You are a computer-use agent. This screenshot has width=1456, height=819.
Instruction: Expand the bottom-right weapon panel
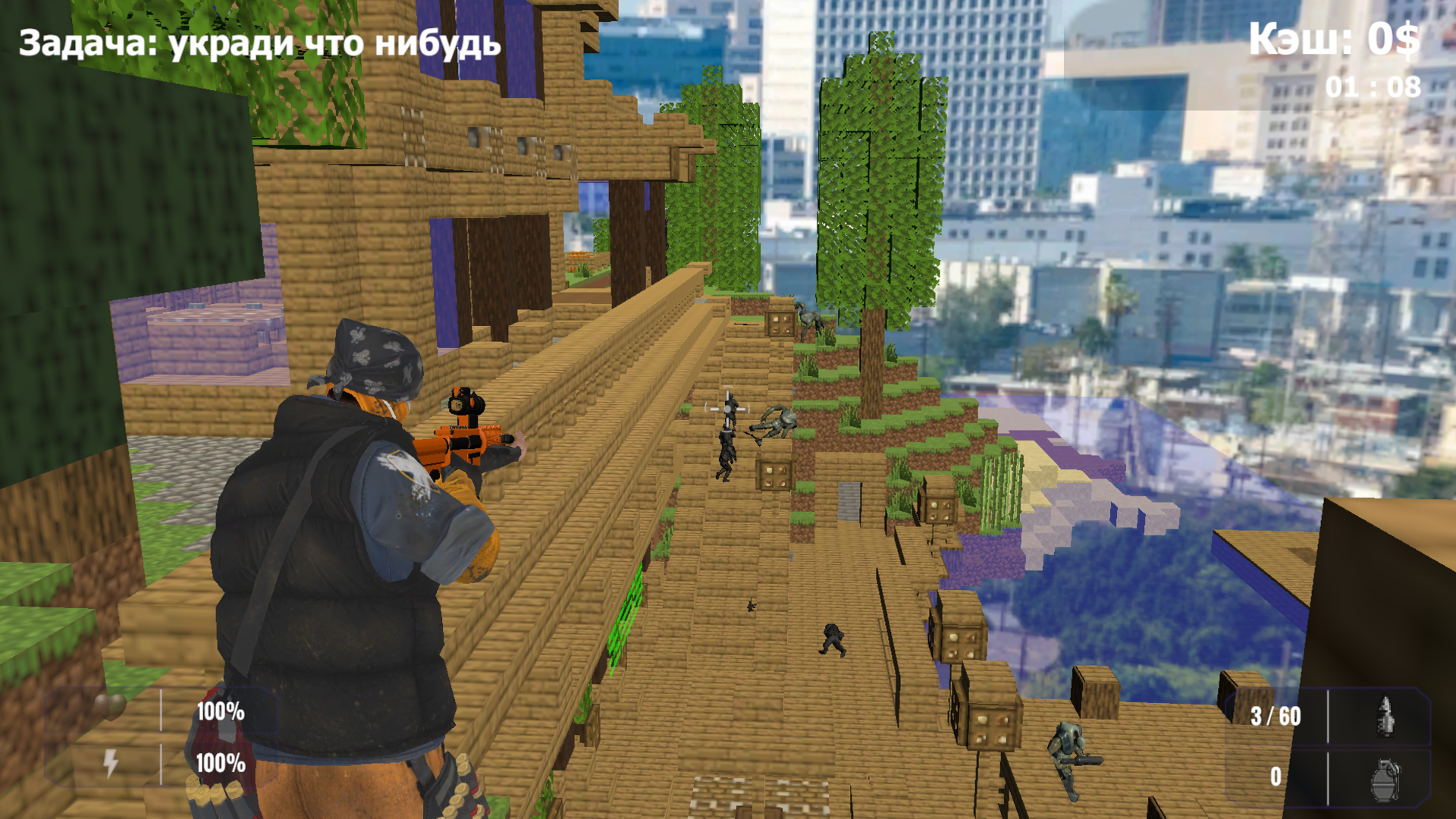(1331, 747)
